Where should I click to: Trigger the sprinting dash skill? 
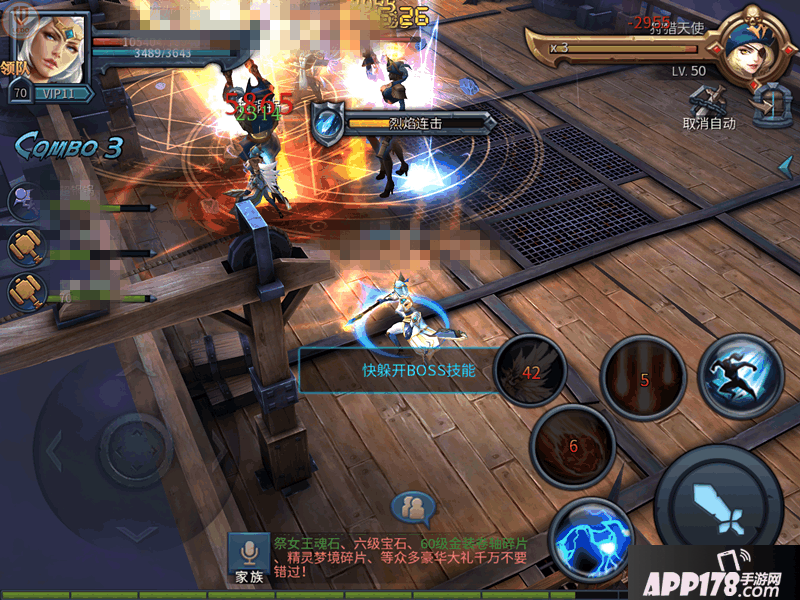(740, 374)
